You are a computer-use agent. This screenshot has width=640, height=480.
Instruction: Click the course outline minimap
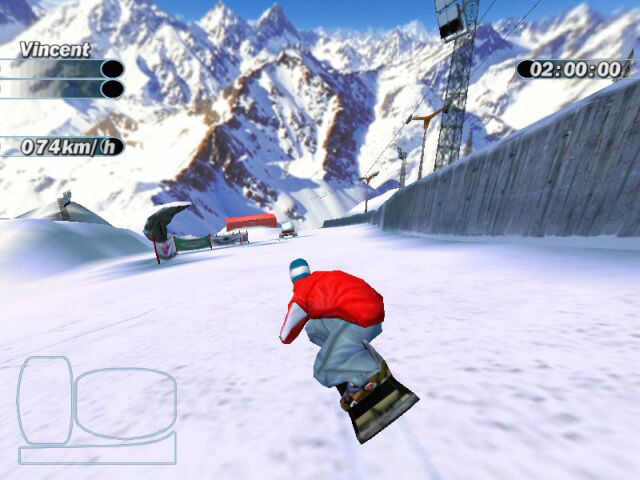[x=97, y=409]
